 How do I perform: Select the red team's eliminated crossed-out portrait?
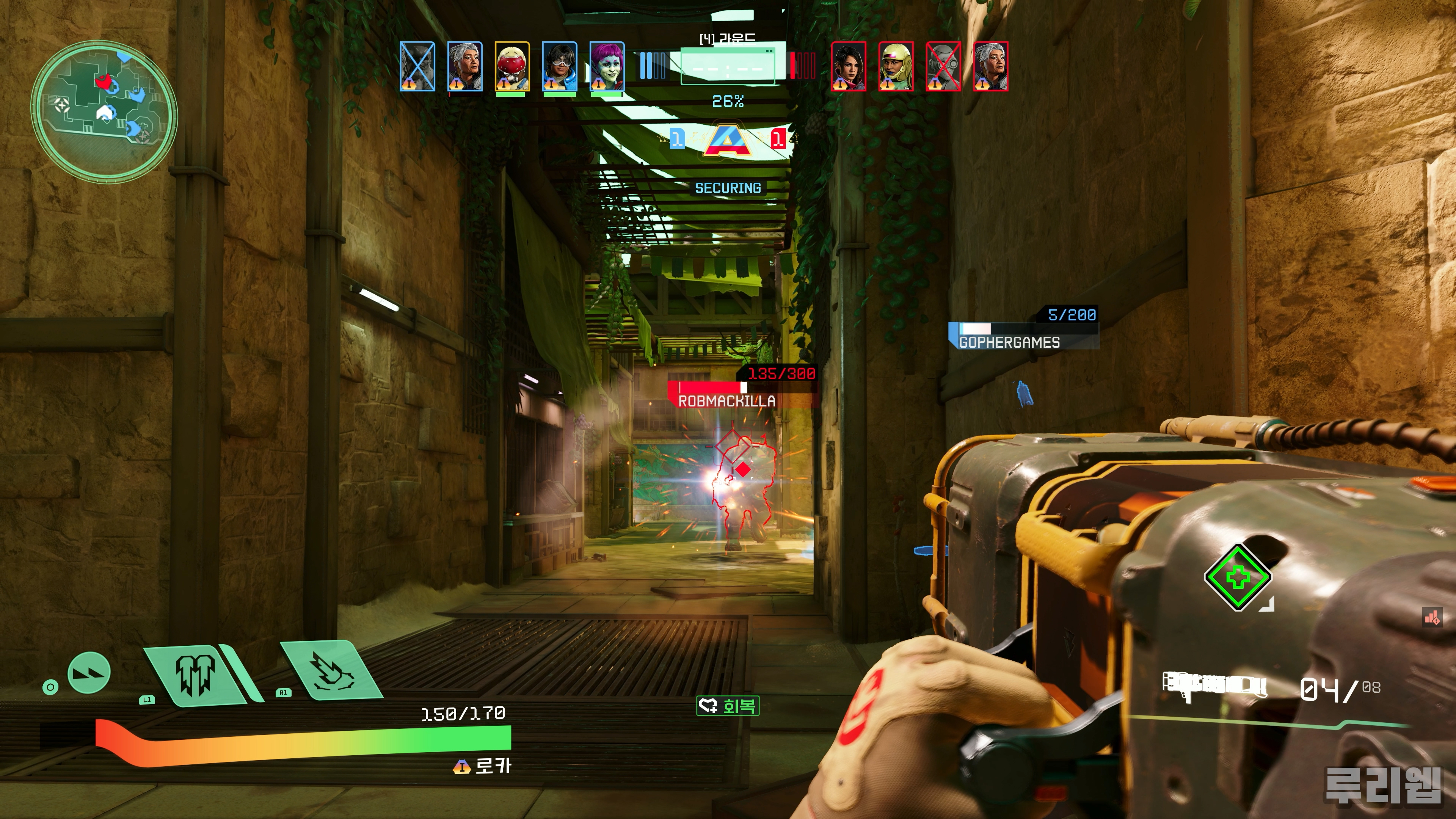point(943,66)
